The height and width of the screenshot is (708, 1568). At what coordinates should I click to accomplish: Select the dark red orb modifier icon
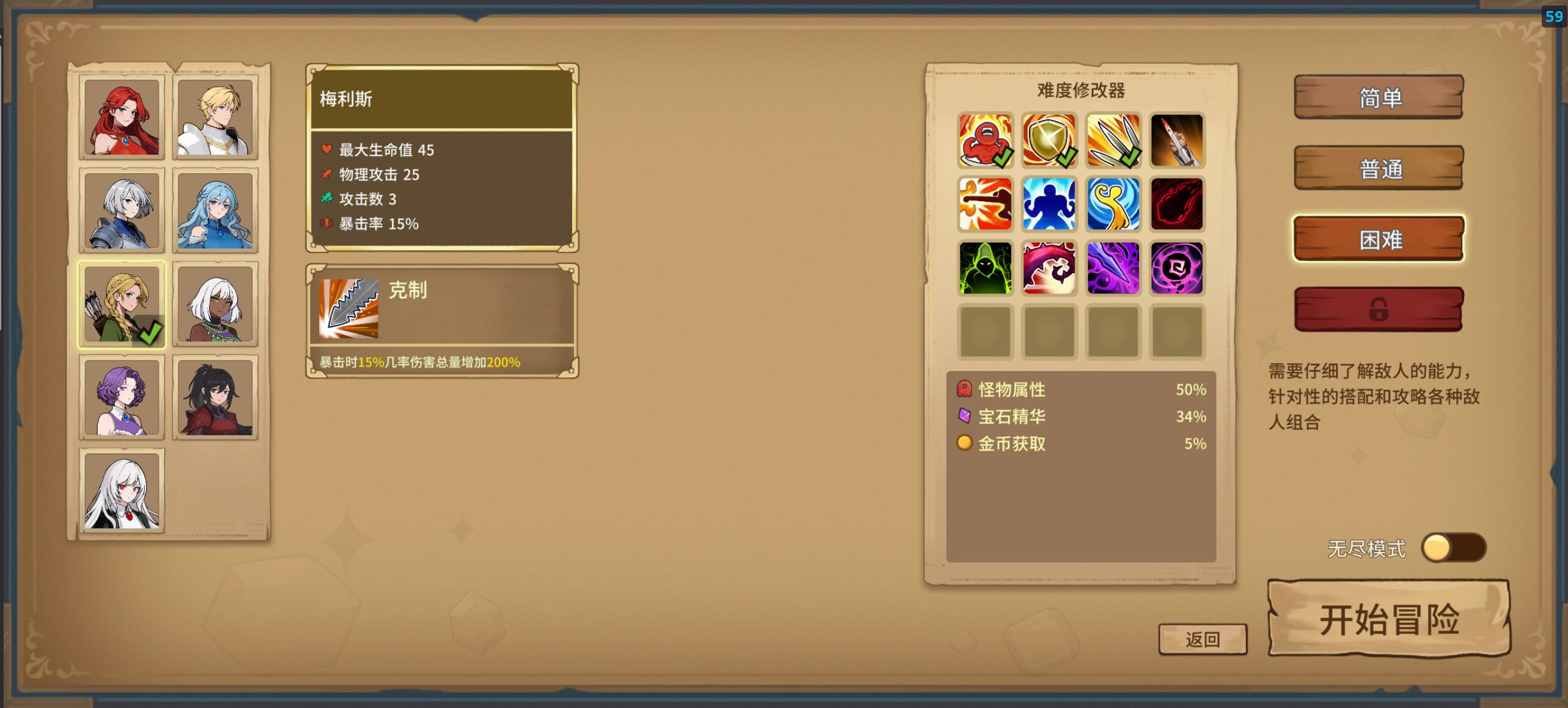click(x=1177, y=204)
